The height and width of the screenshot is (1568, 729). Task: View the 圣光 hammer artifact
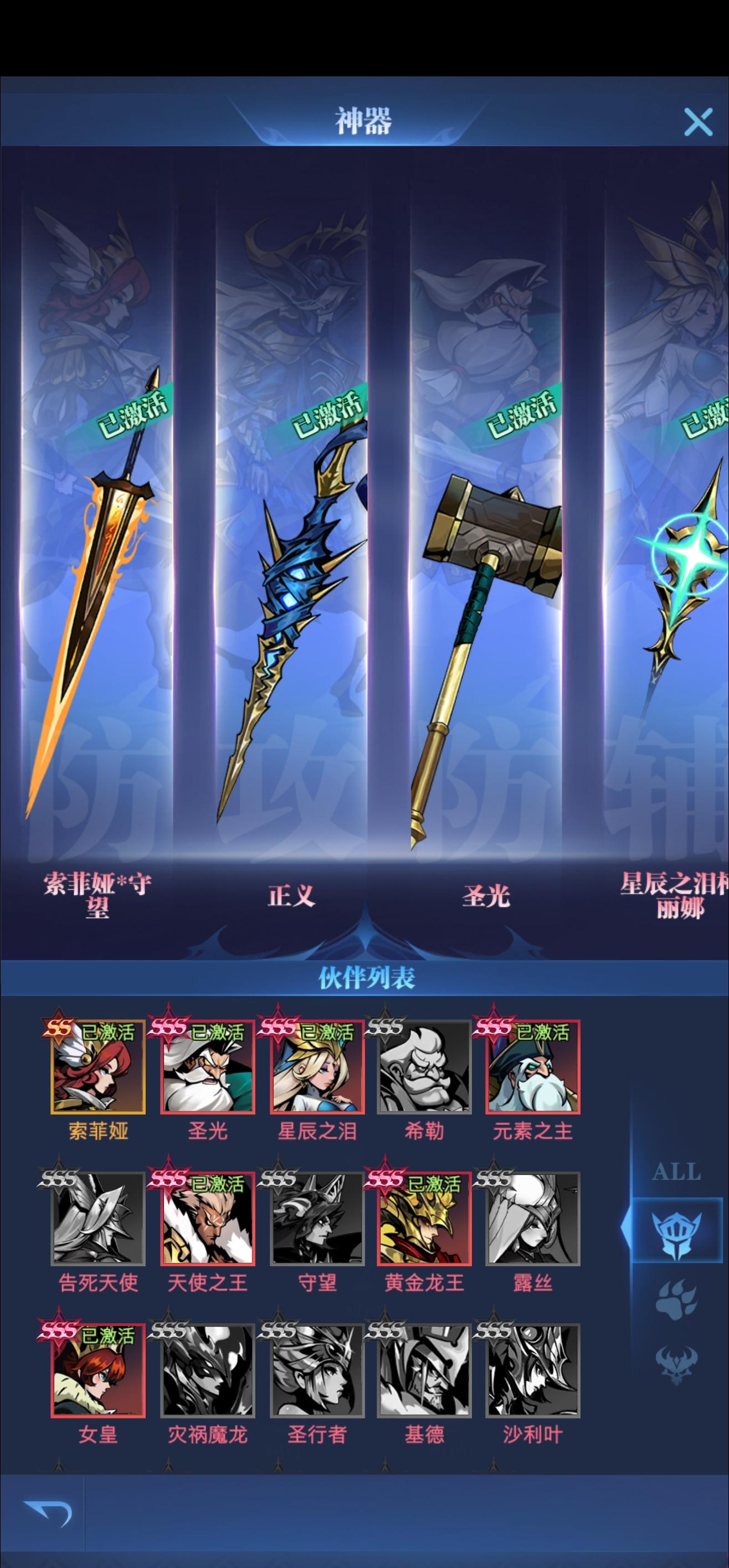click(487, 608)
